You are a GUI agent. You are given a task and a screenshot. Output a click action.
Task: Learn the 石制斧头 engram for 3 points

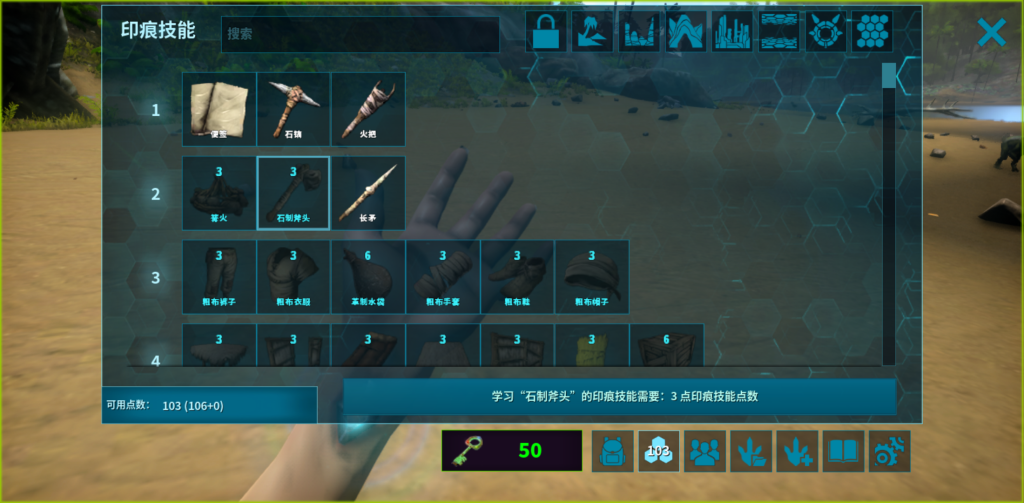tap(619, 396)
